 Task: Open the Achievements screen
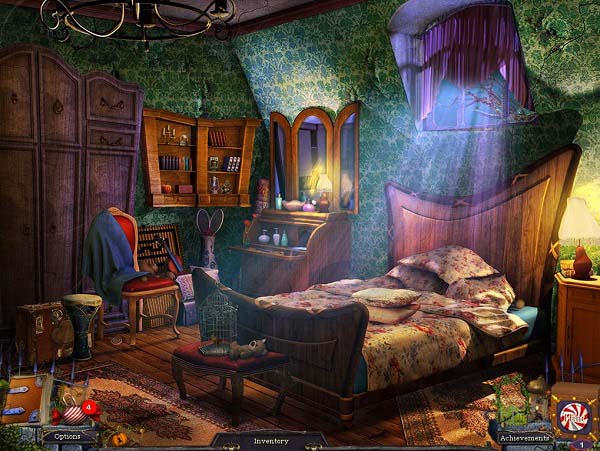(525, 437)
